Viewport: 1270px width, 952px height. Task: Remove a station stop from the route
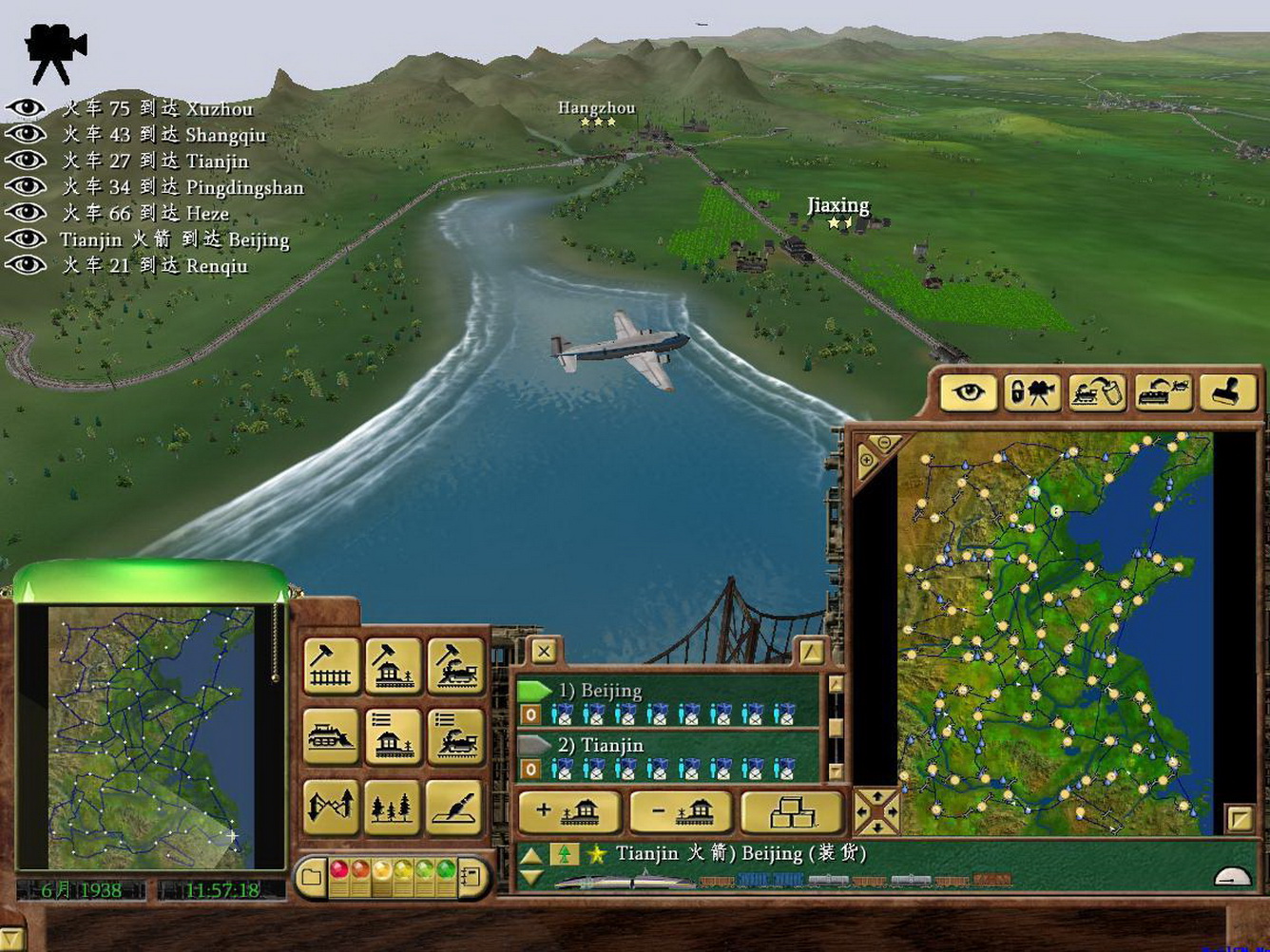coord(681,812)
